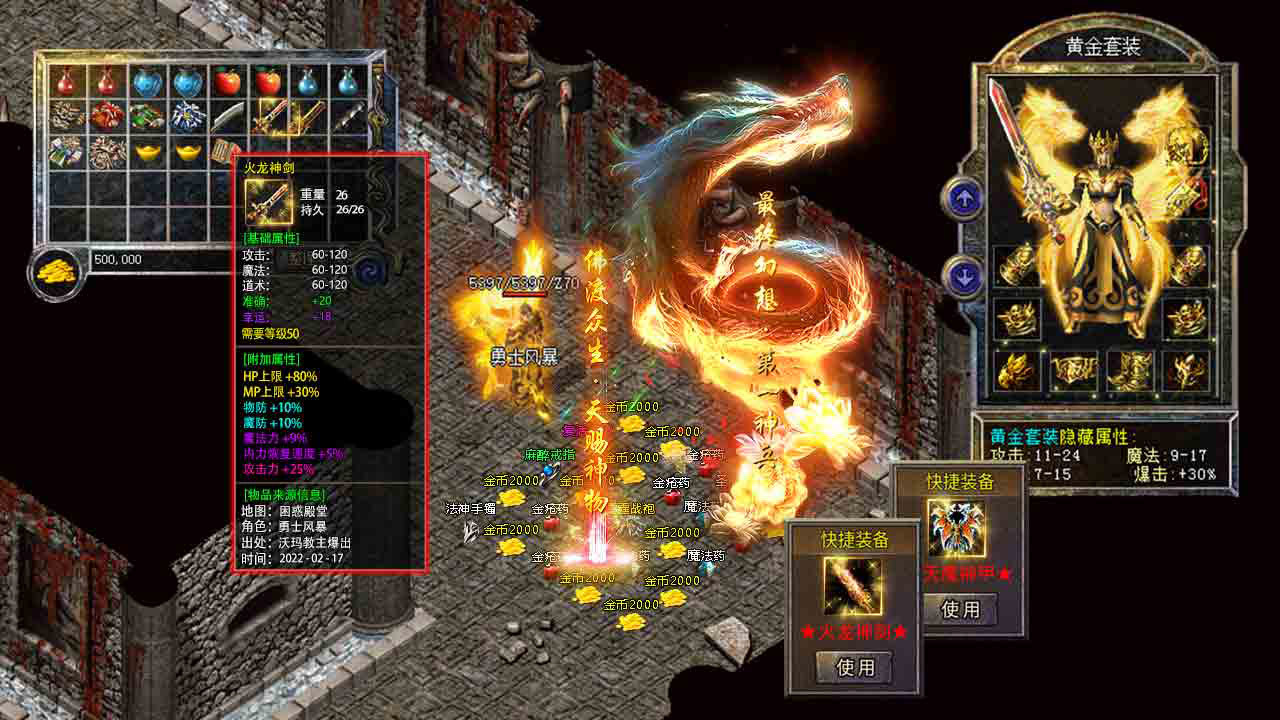
Task: Choose the blue-white flower item slot
Action: (x=187, y=117)
